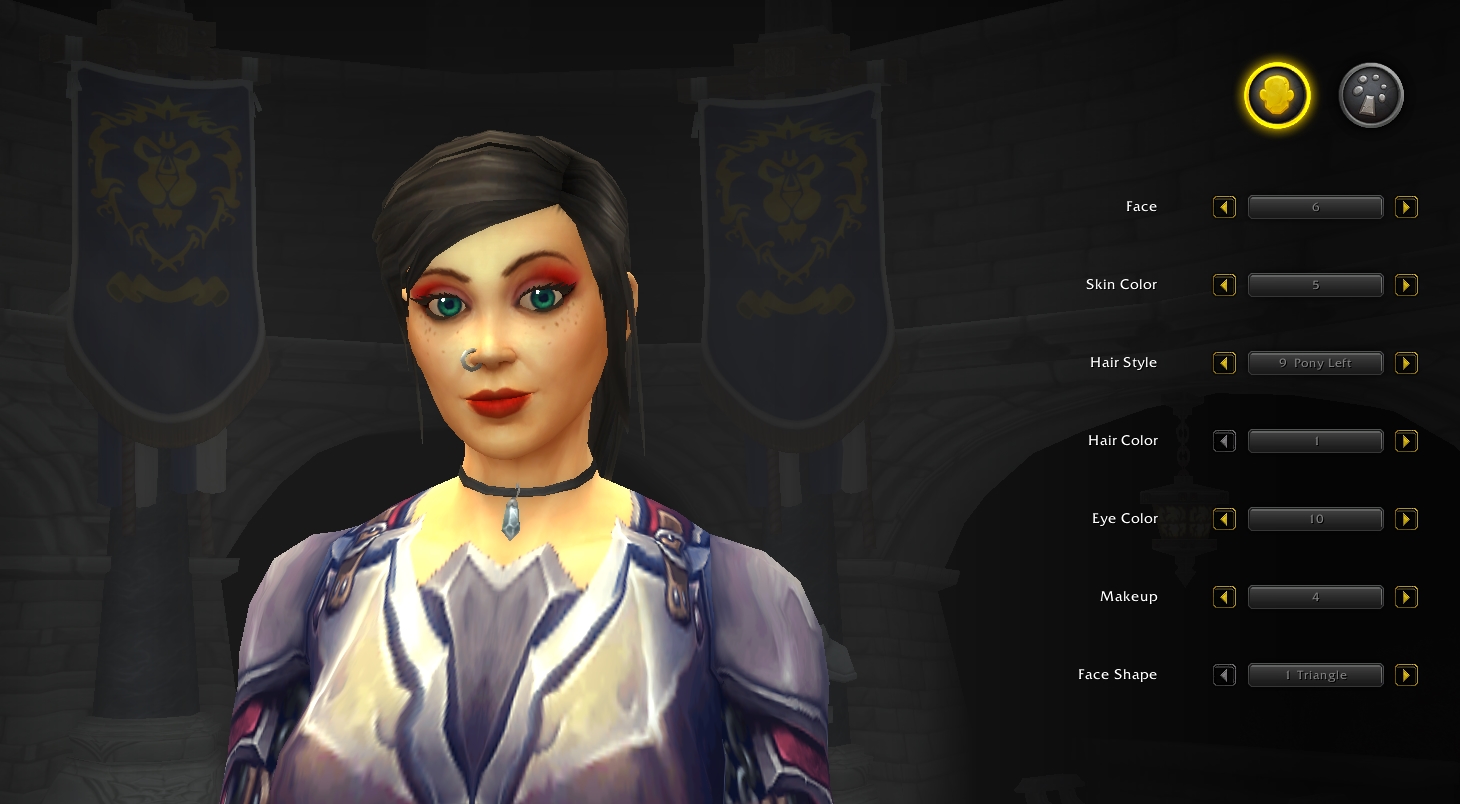Cycle Hair Style forward from Pony Left

coord(1406,363)
